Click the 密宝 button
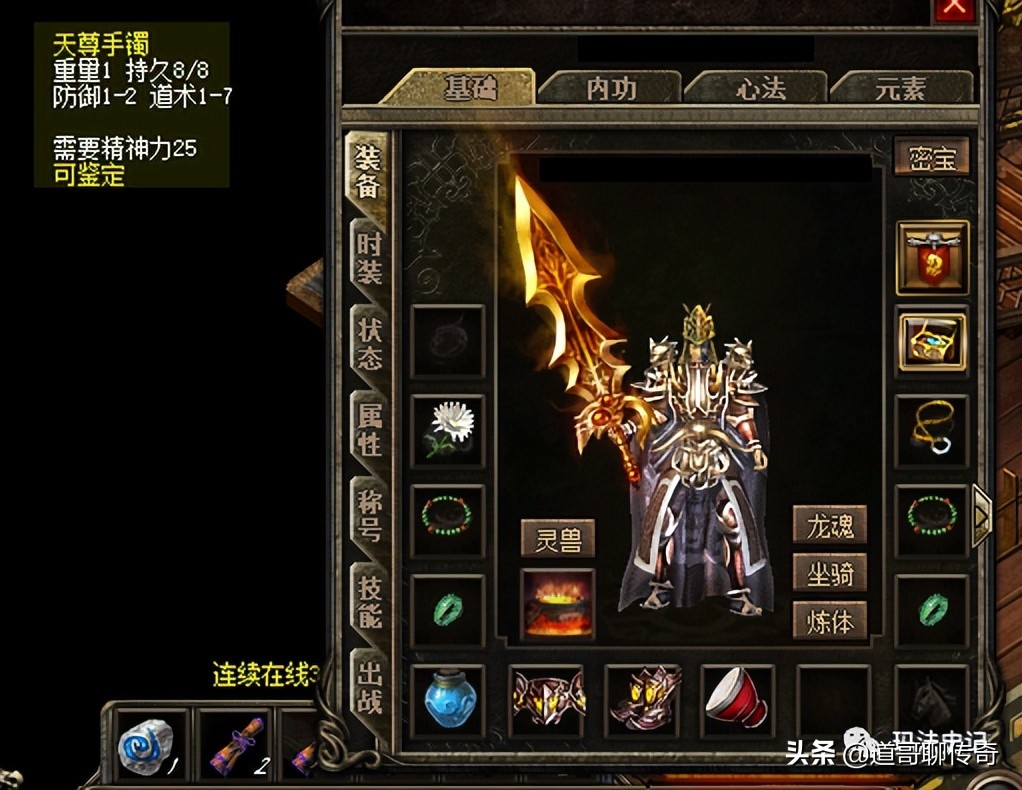 click(932, 158)
